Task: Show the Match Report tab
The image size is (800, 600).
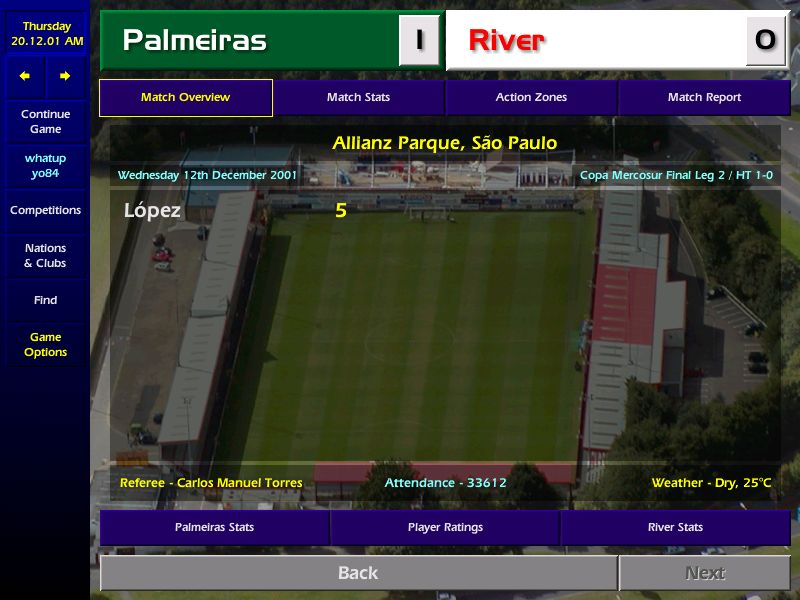Action: (704, 98)
